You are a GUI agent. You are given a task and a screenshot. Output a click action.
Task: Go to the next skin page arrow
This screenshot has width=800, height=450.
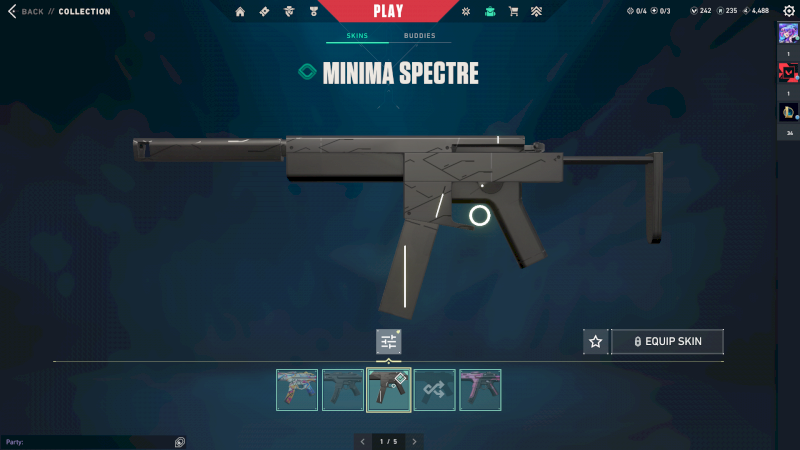[415, 441]
